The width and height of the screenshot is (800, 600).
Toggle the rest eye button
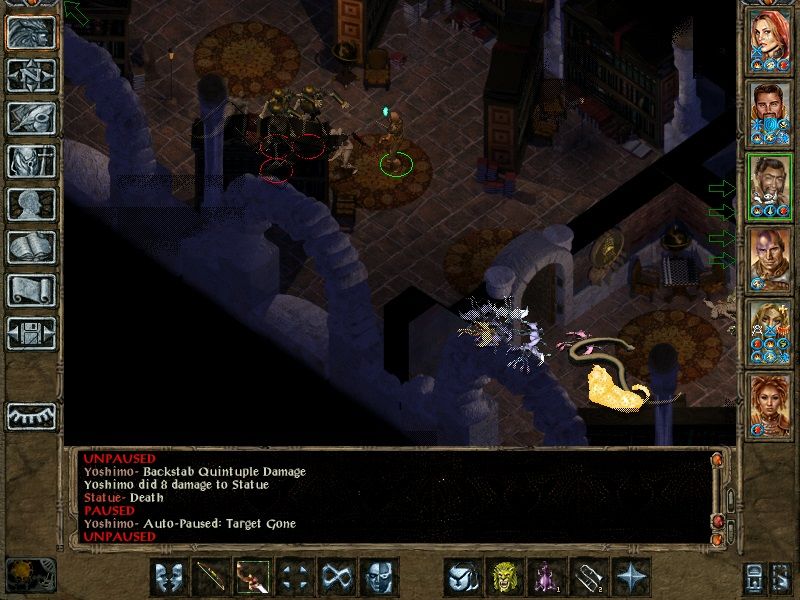coord(31,415)
